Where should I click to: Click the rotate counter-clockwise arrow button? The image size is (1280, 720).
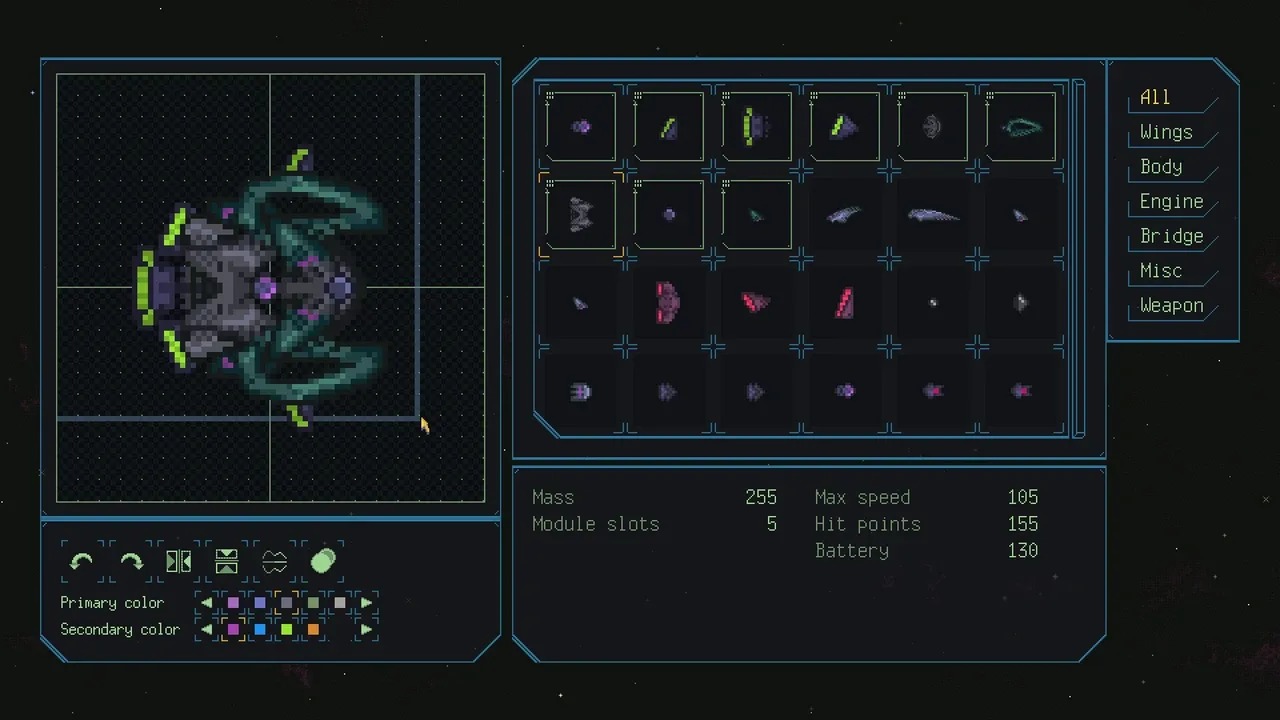click(82, 562)
